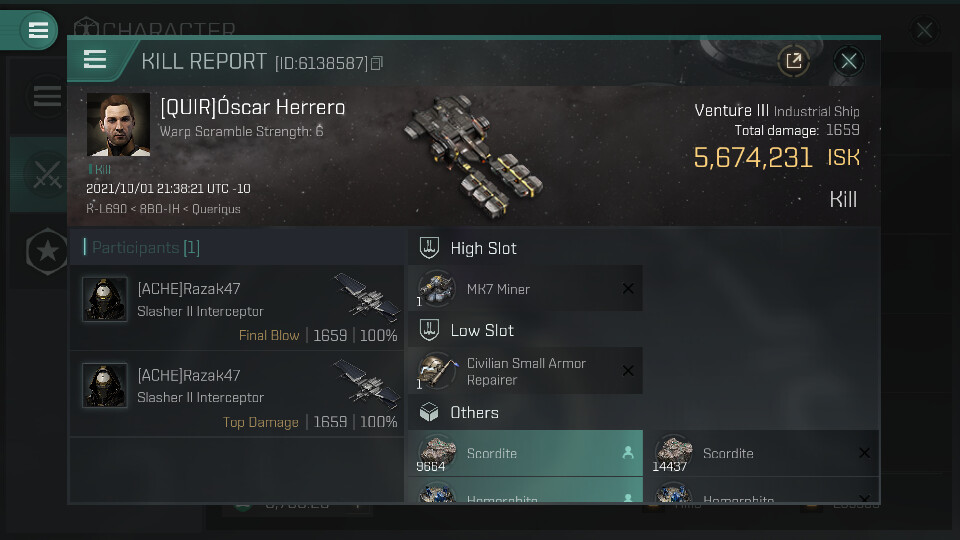Close the Kill Report window
Screen dimensions: 960x540
tap(849, 61)
